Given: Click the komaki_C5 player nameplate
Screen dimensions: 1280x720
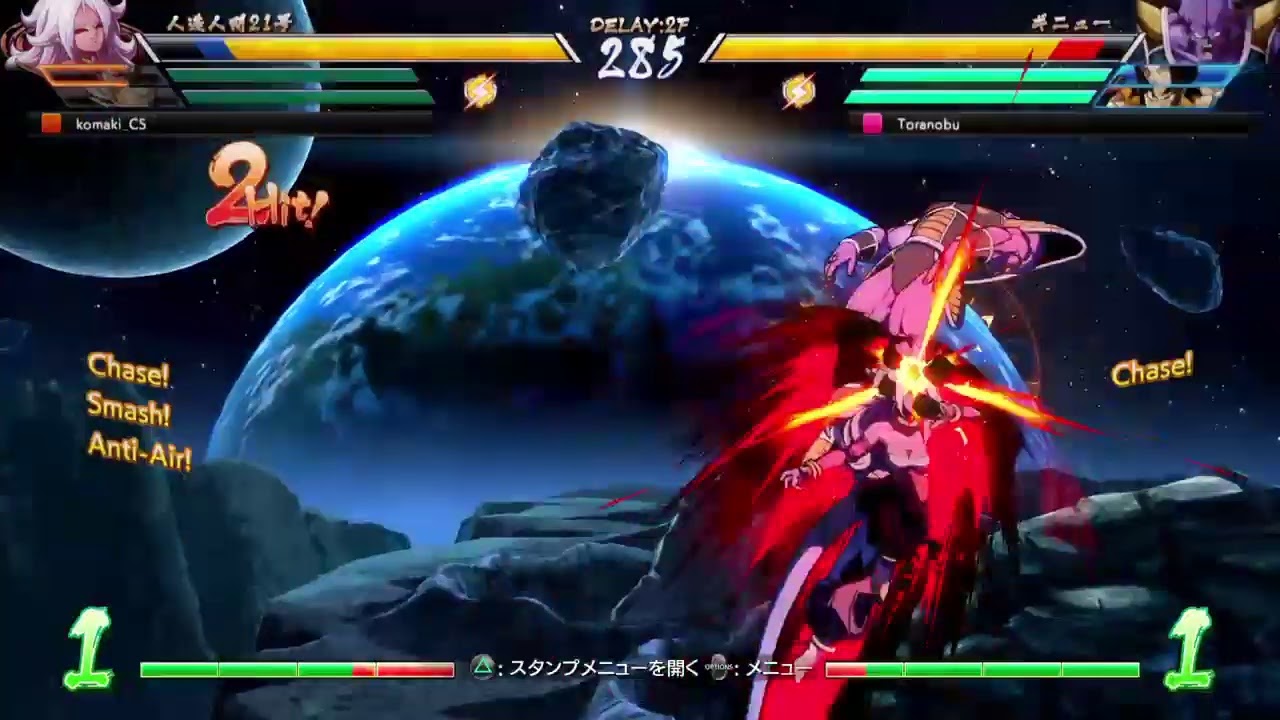Looking at the screenshot, I should pos(110,125).
